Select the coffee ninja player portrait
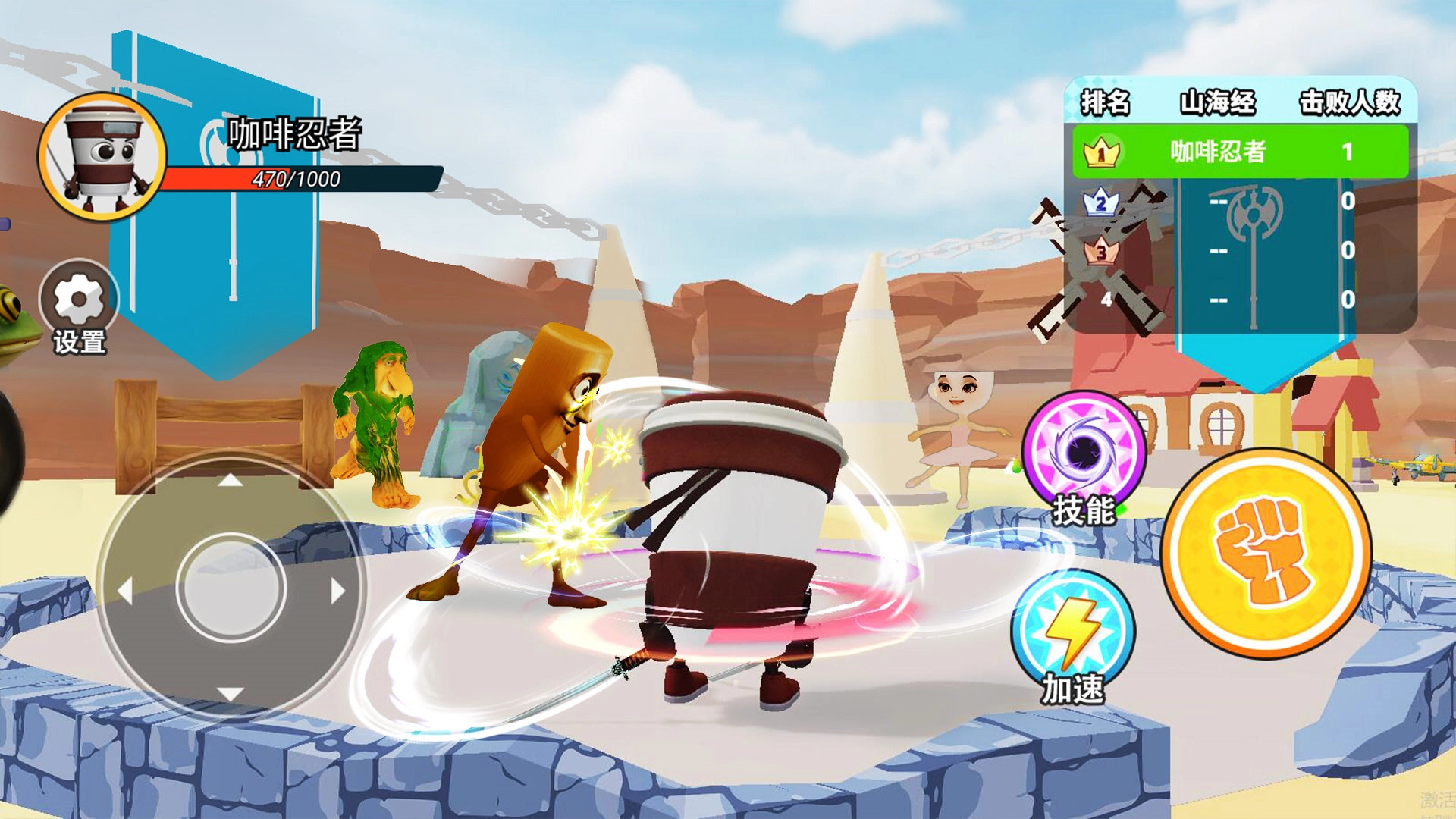The width and height of the screenshot is (1456, 819). [x=103, y=158]
